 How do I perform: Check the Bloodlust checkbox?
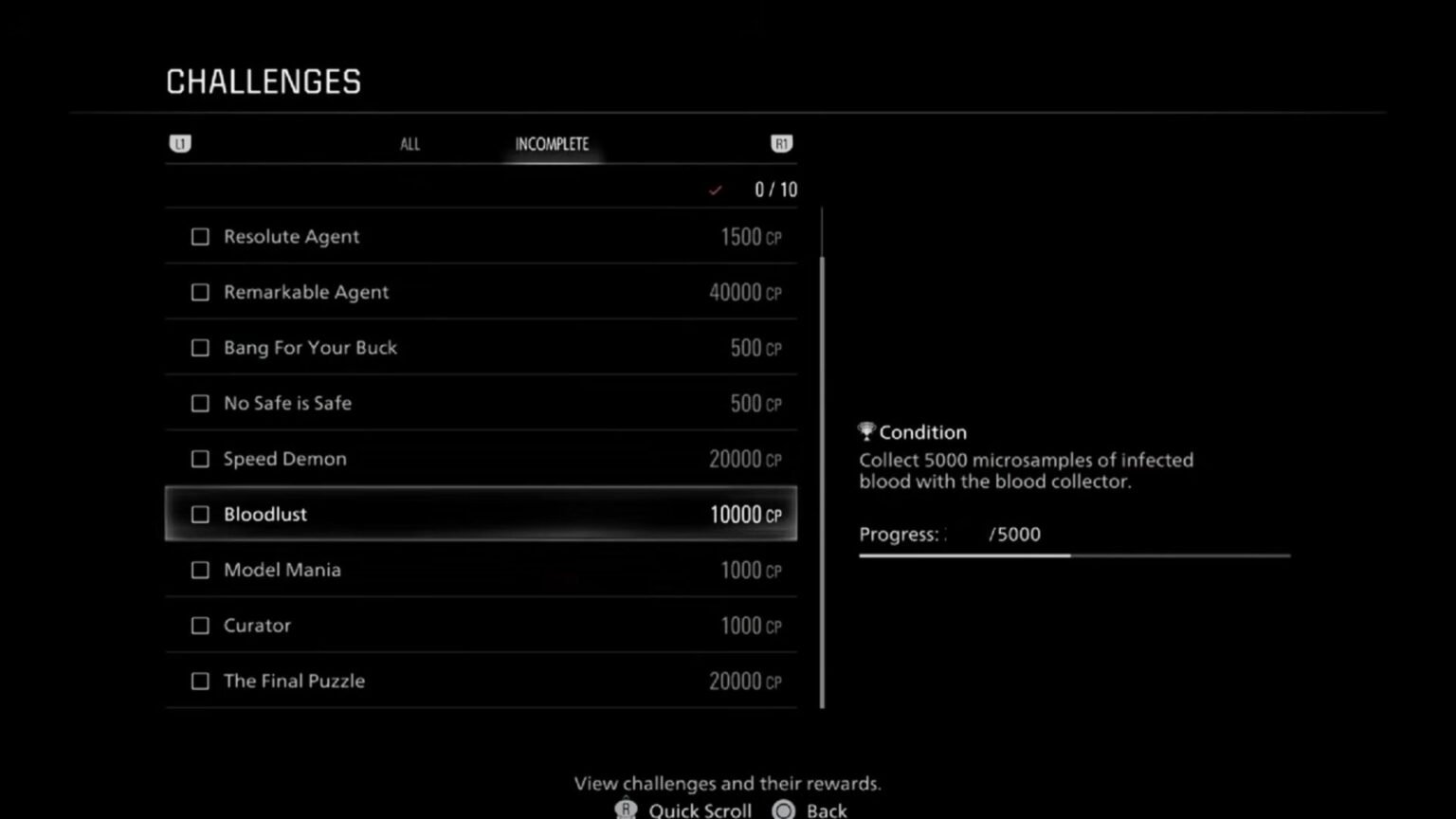tap(200, 514)
